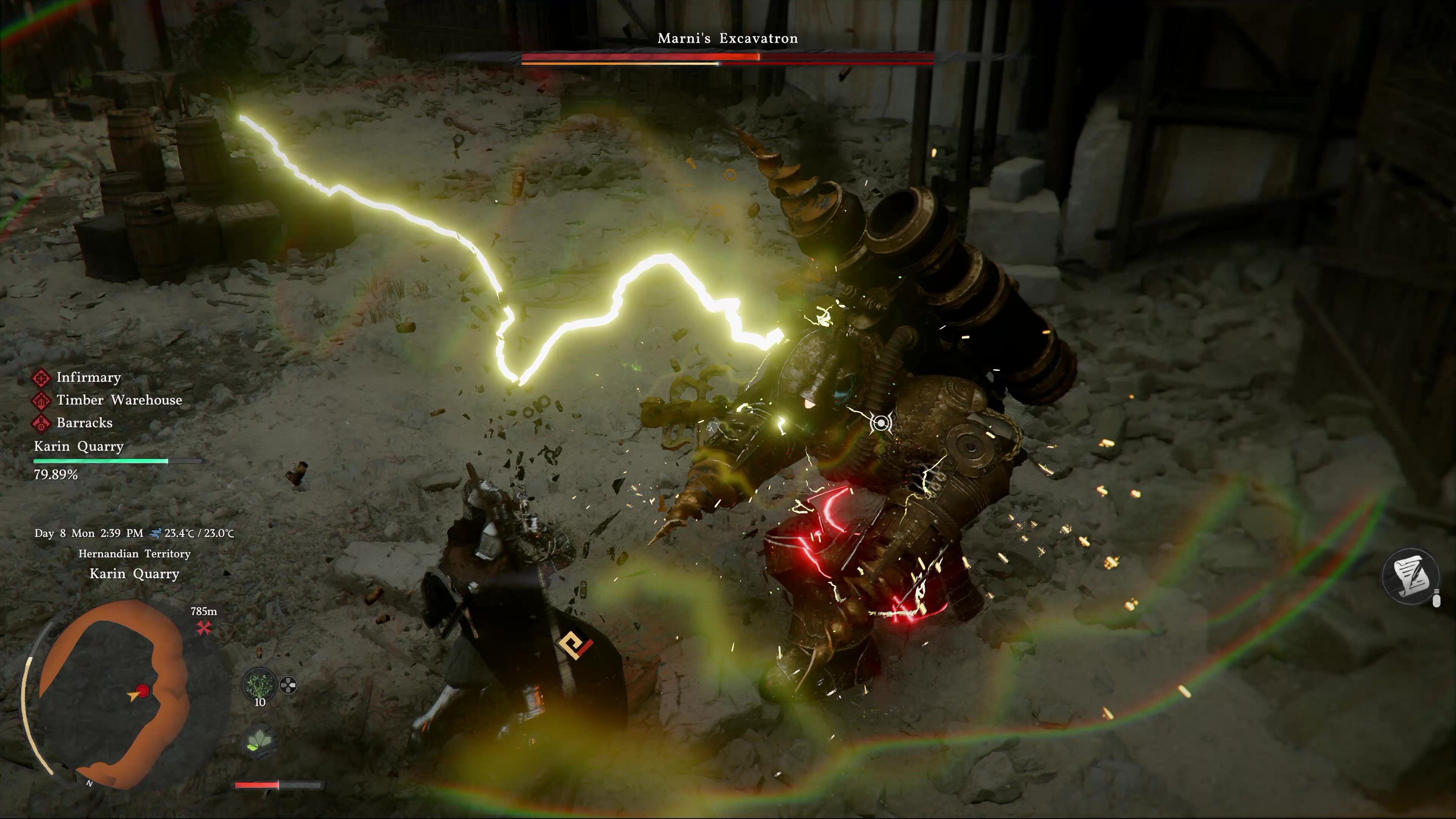Select the Infirmary objective entry

point(88,378)
